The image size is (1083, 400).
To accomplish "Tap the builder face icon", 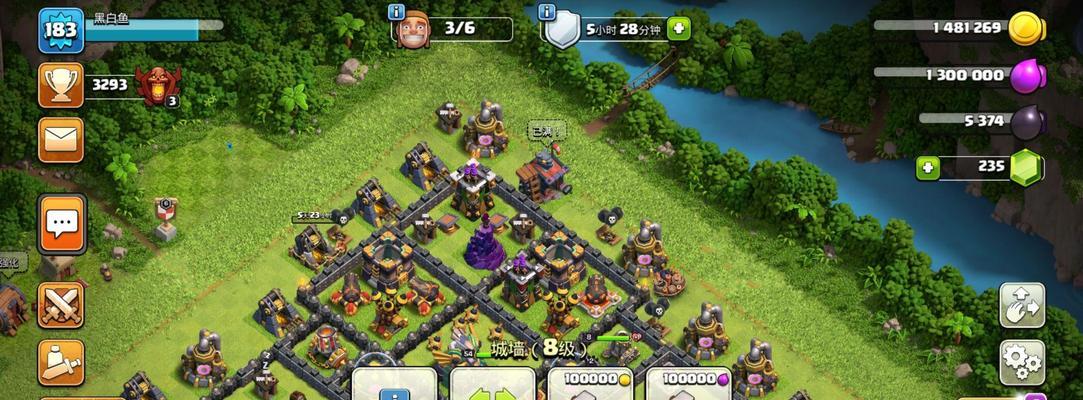I will 412,30.
